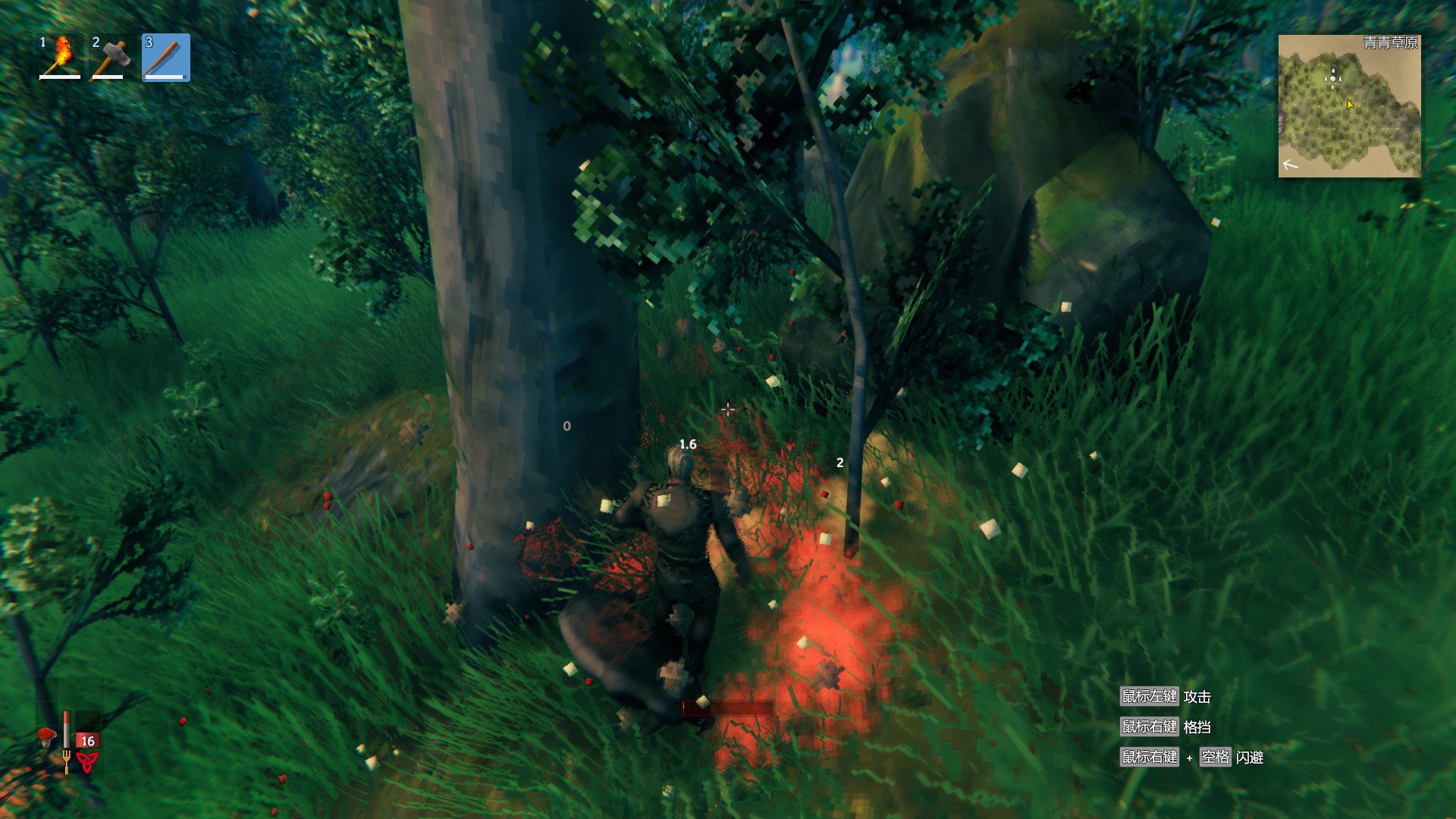Choose the hammer in hotbar slot 2
Viewport: 1456px width, 819px height.
point(113,58)
